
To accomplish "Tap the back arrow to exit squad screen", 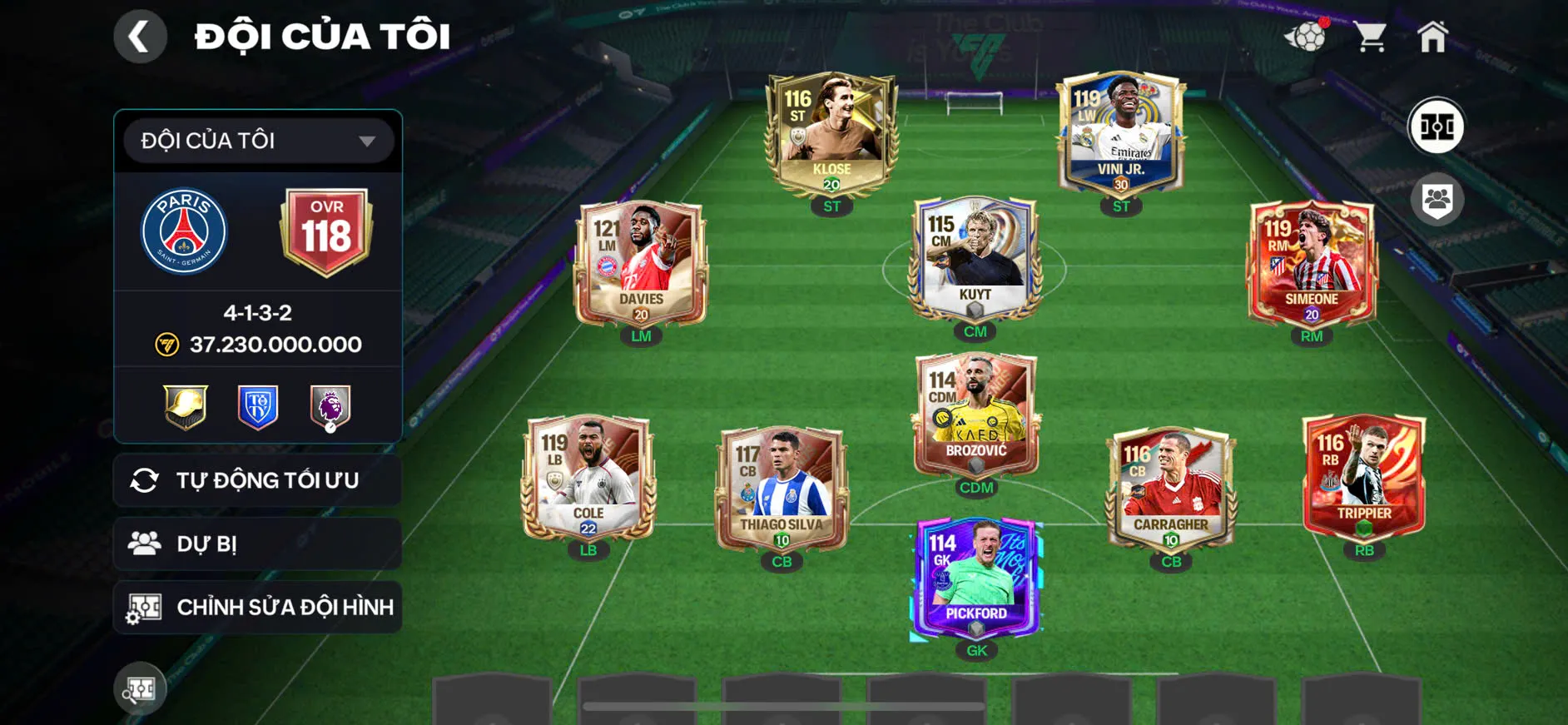I will coord(140,36).
